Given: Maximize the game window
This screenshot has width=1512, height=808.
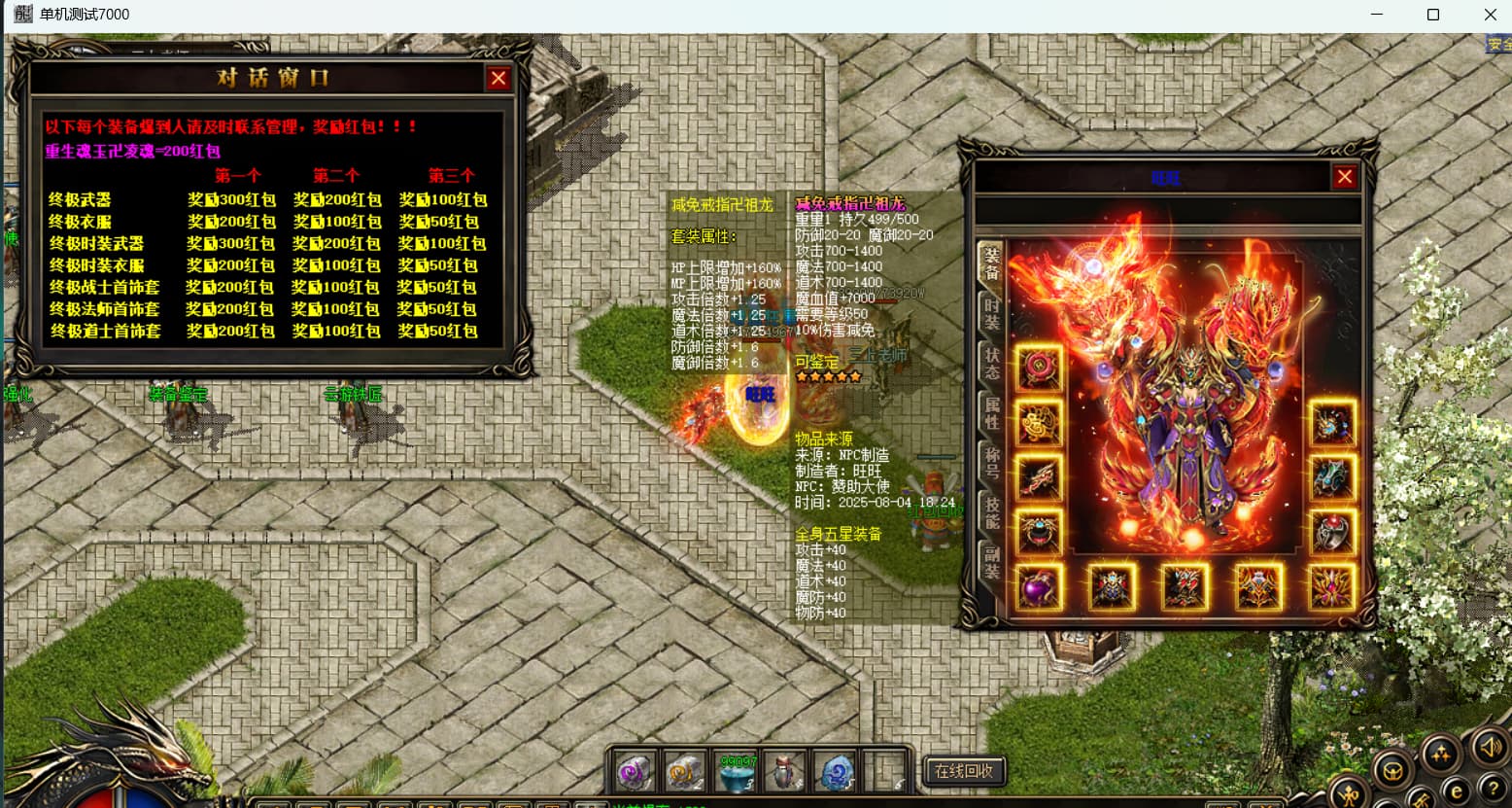Looking at the screenshot, I should [x=1432, y=15].
